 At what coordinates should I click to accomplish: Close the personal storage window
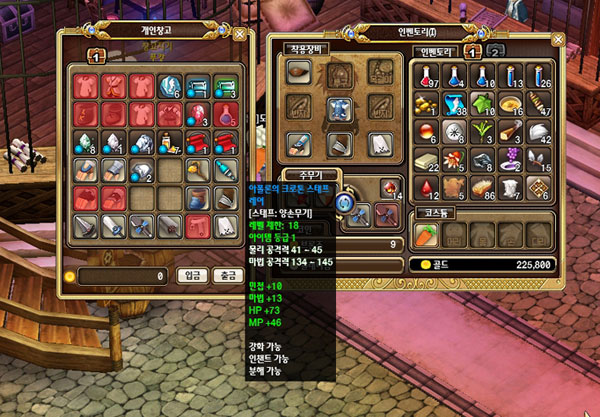(x=238, y=33)
